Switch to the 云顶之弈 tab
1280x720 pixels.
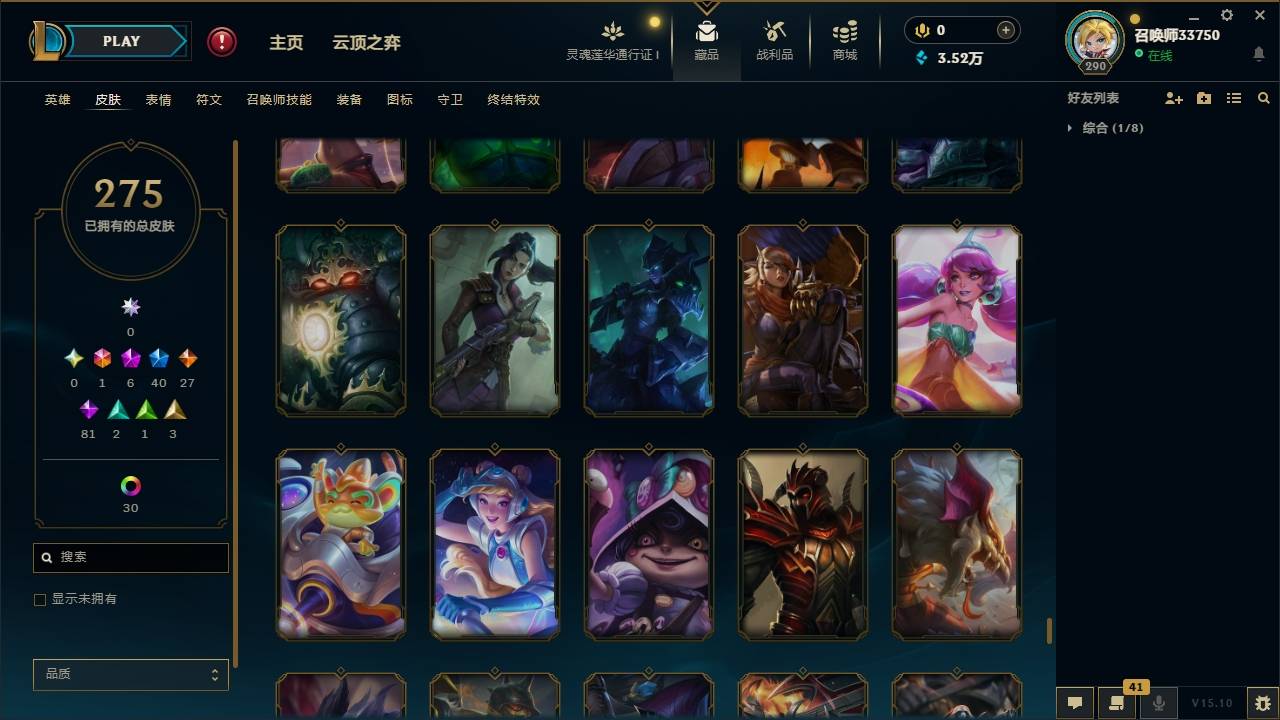(x=366, y=42)
